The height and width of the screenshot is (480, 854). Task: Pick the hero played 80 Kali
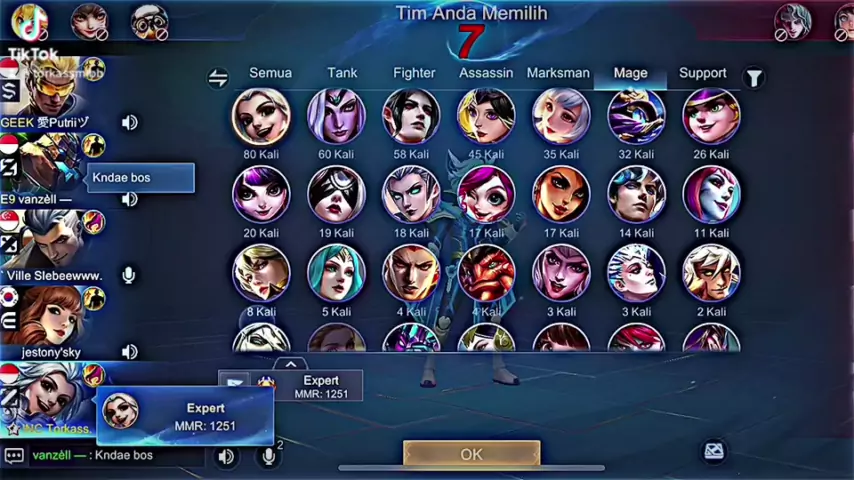pyautogui.click(x=261, y=116)
